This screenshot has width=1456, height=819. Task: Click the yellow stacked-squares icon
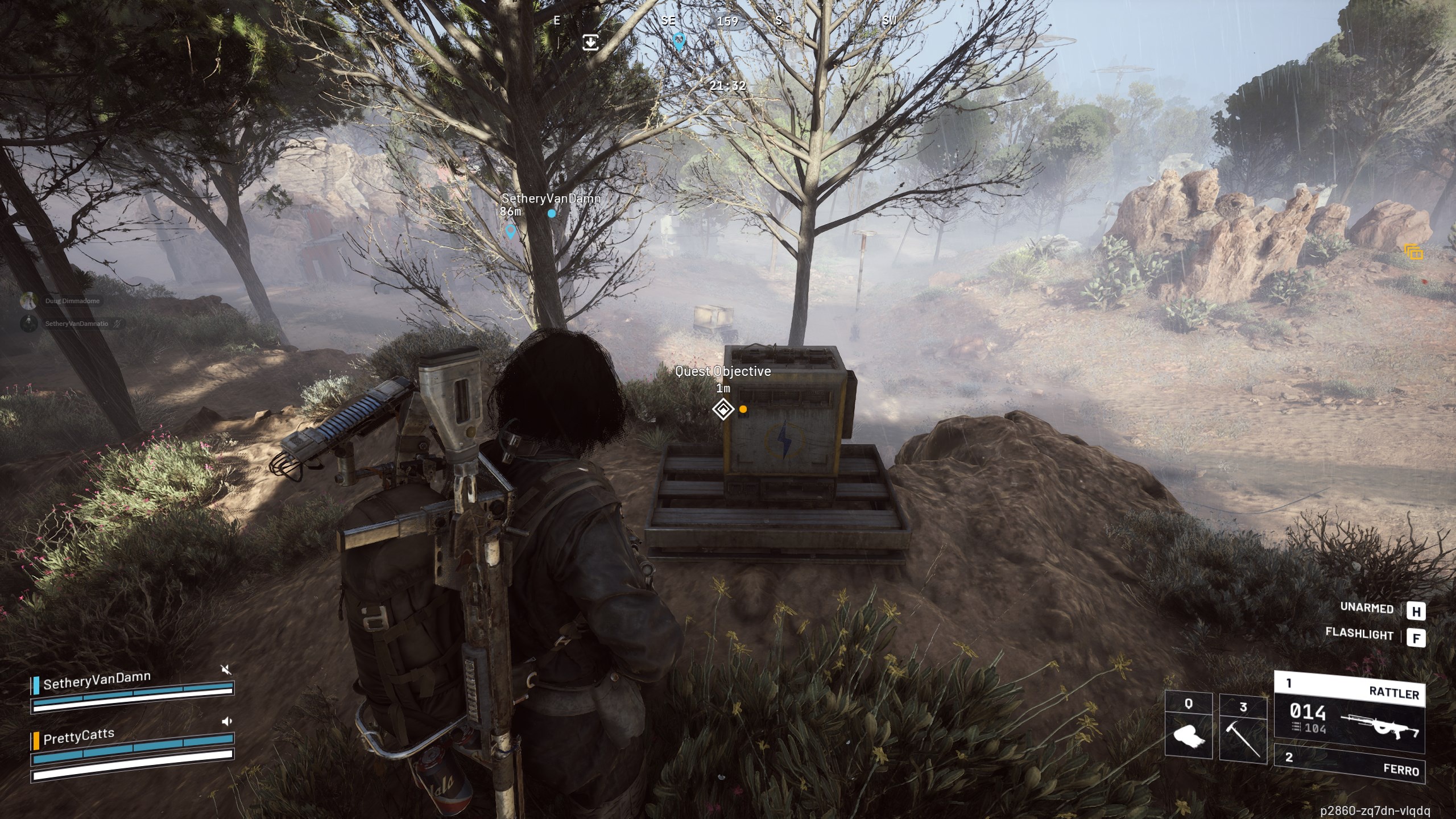click(x=1414, y=252)
